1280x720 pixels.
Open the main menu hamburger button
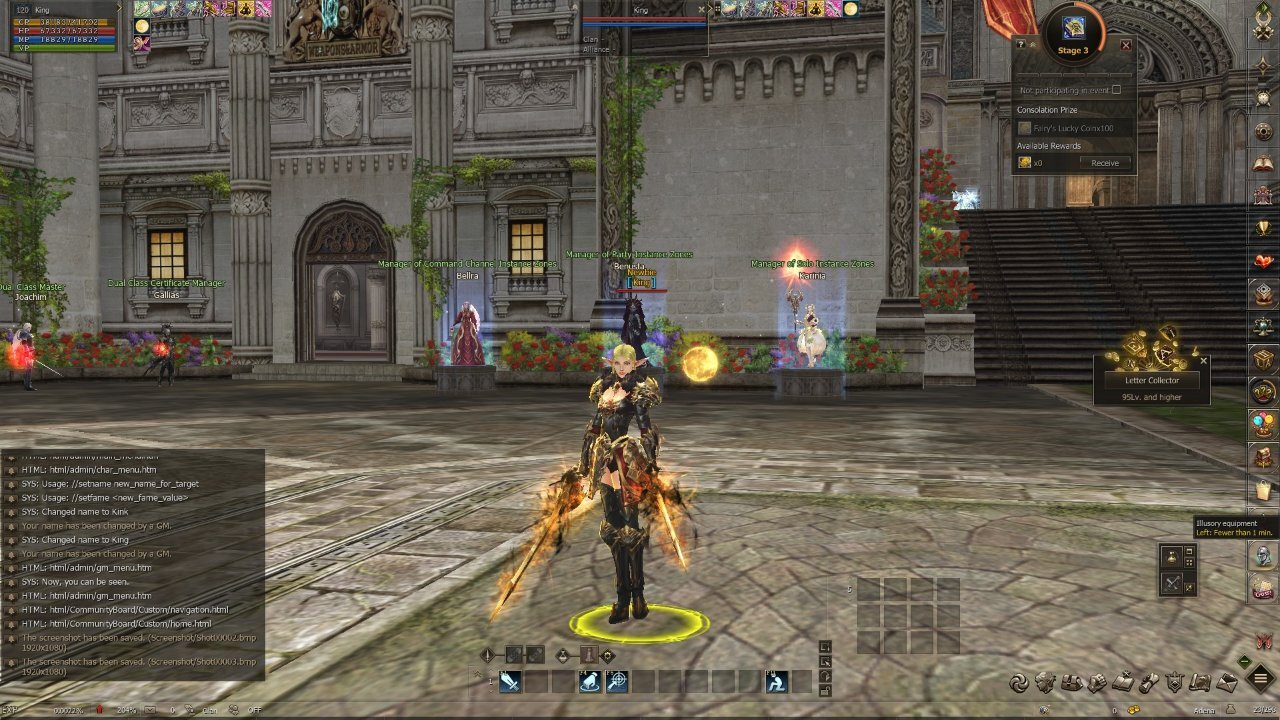[x=1261, y=681]
